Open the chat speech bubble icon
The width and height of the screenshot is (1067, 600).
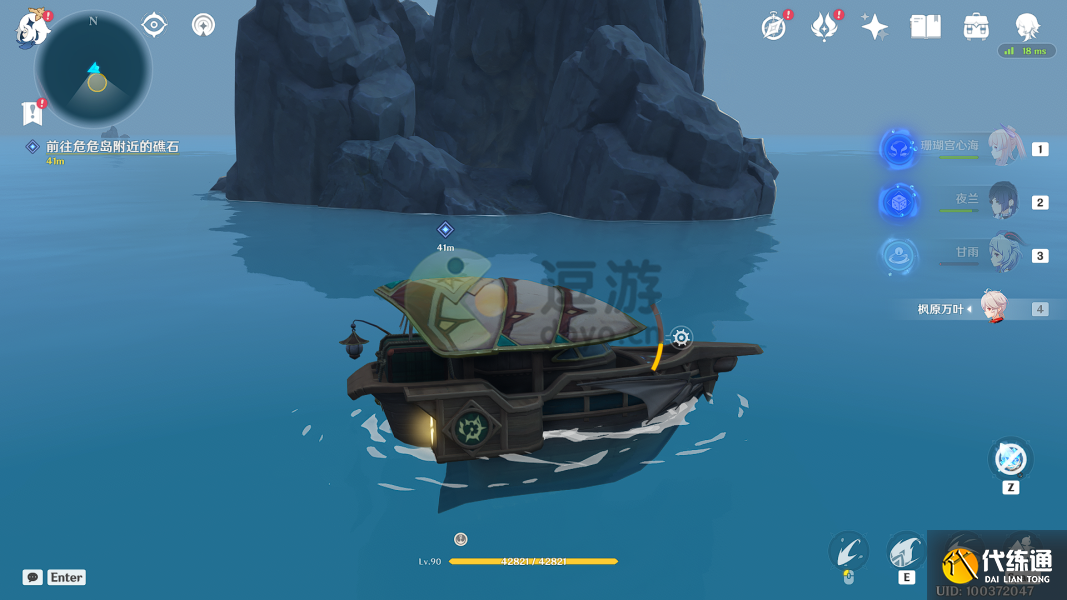[33, 577]
